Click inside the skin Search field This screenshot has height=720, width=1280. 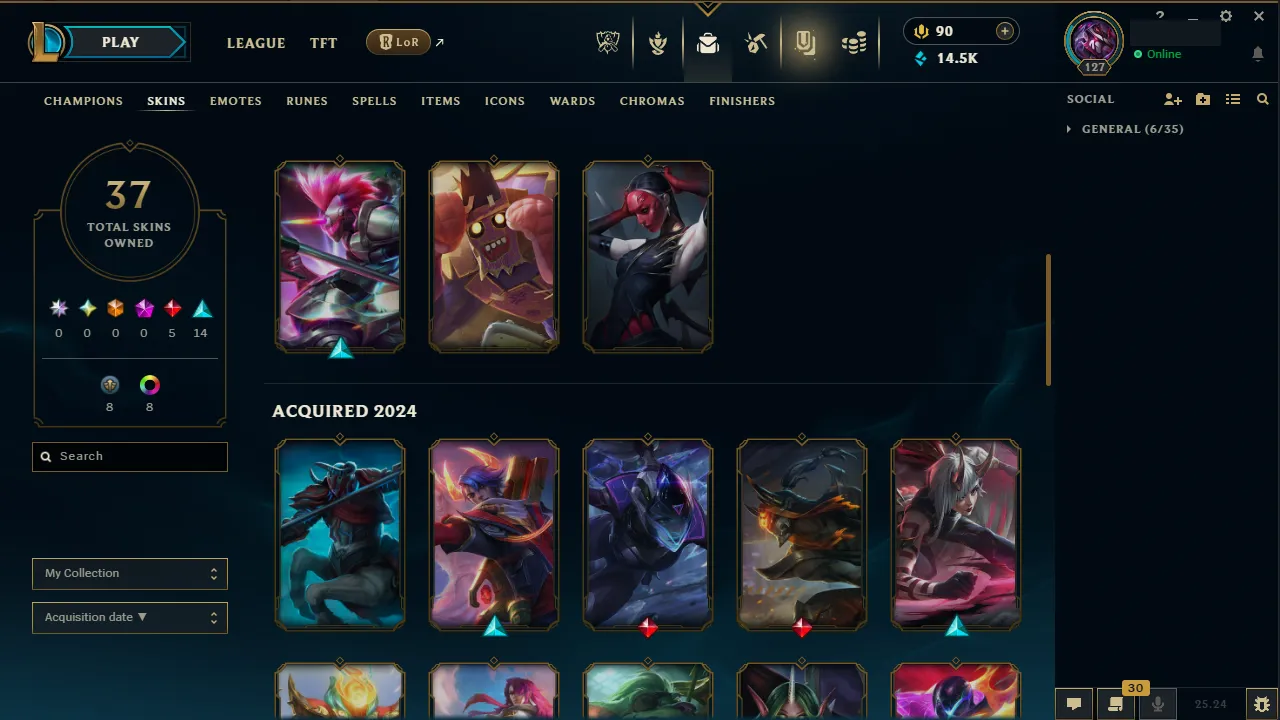(129, 456)
